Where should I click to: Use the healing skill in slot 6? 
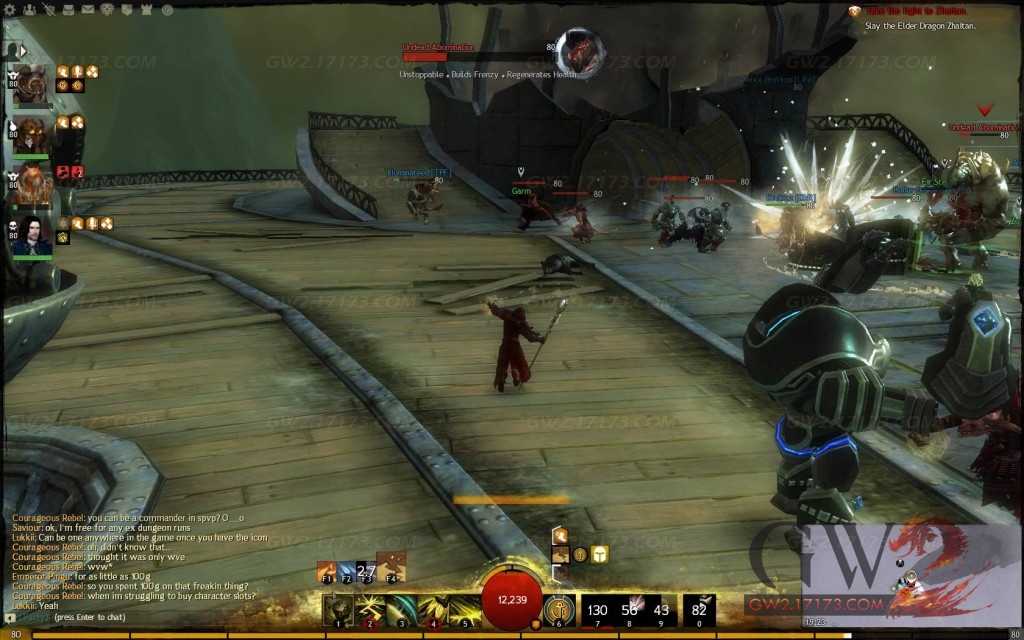point(559,607)
